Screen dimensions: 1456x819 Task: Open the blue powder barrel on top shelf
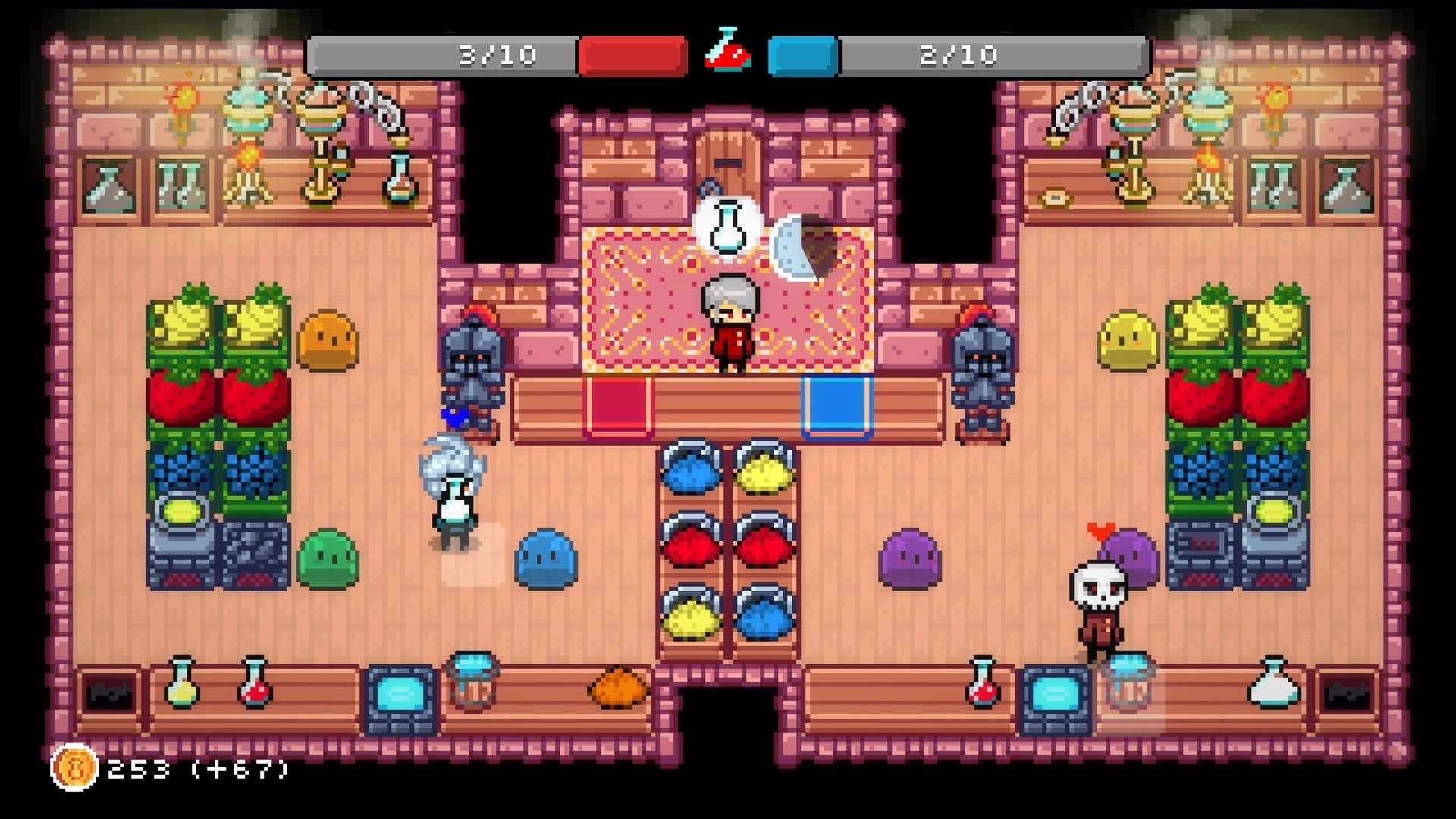coord(690,470)
